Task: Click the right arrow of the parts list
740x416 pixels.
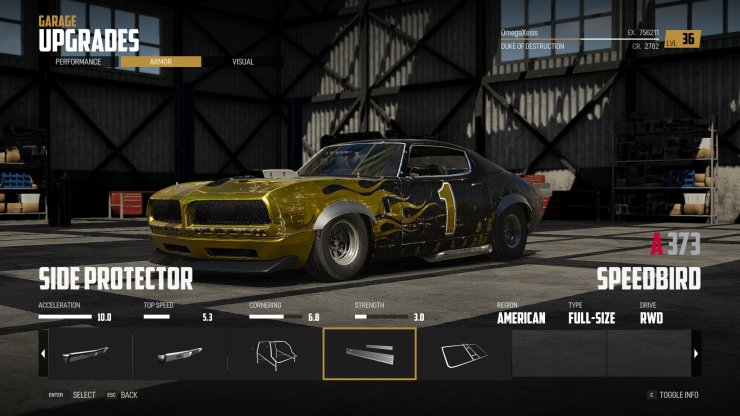Action: [x=696, y=353]
